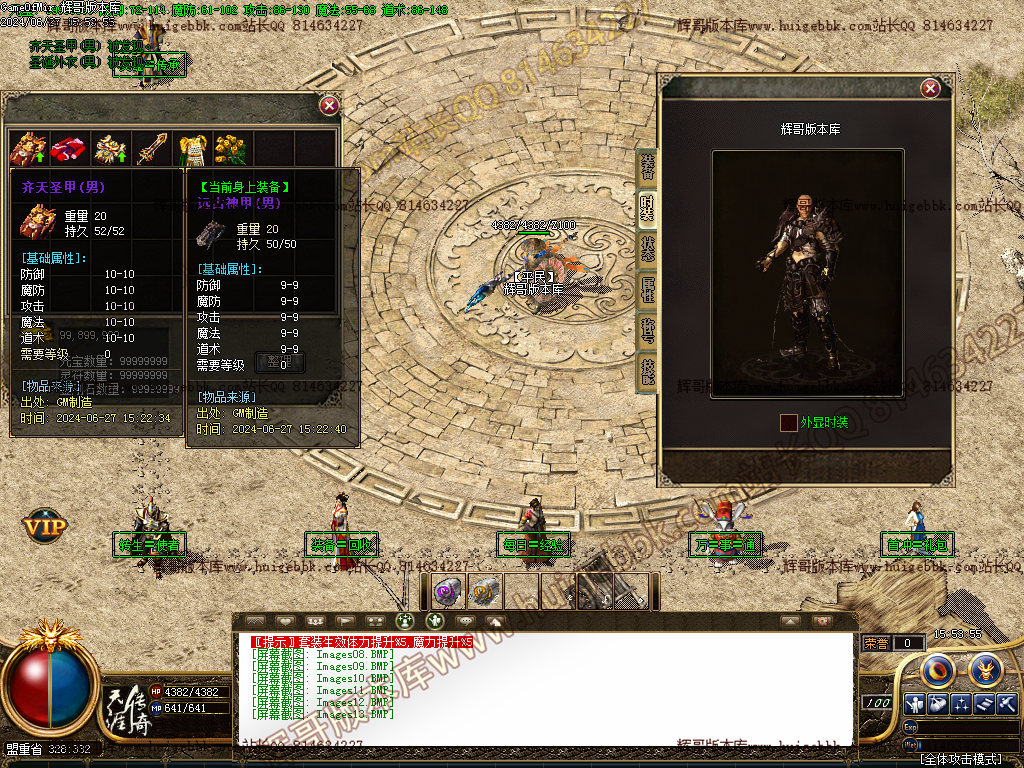The width and height of the screenshot is (1024, 768).
Task: Toggle the 外显时装 checkbox
Action: click(789, 423)
